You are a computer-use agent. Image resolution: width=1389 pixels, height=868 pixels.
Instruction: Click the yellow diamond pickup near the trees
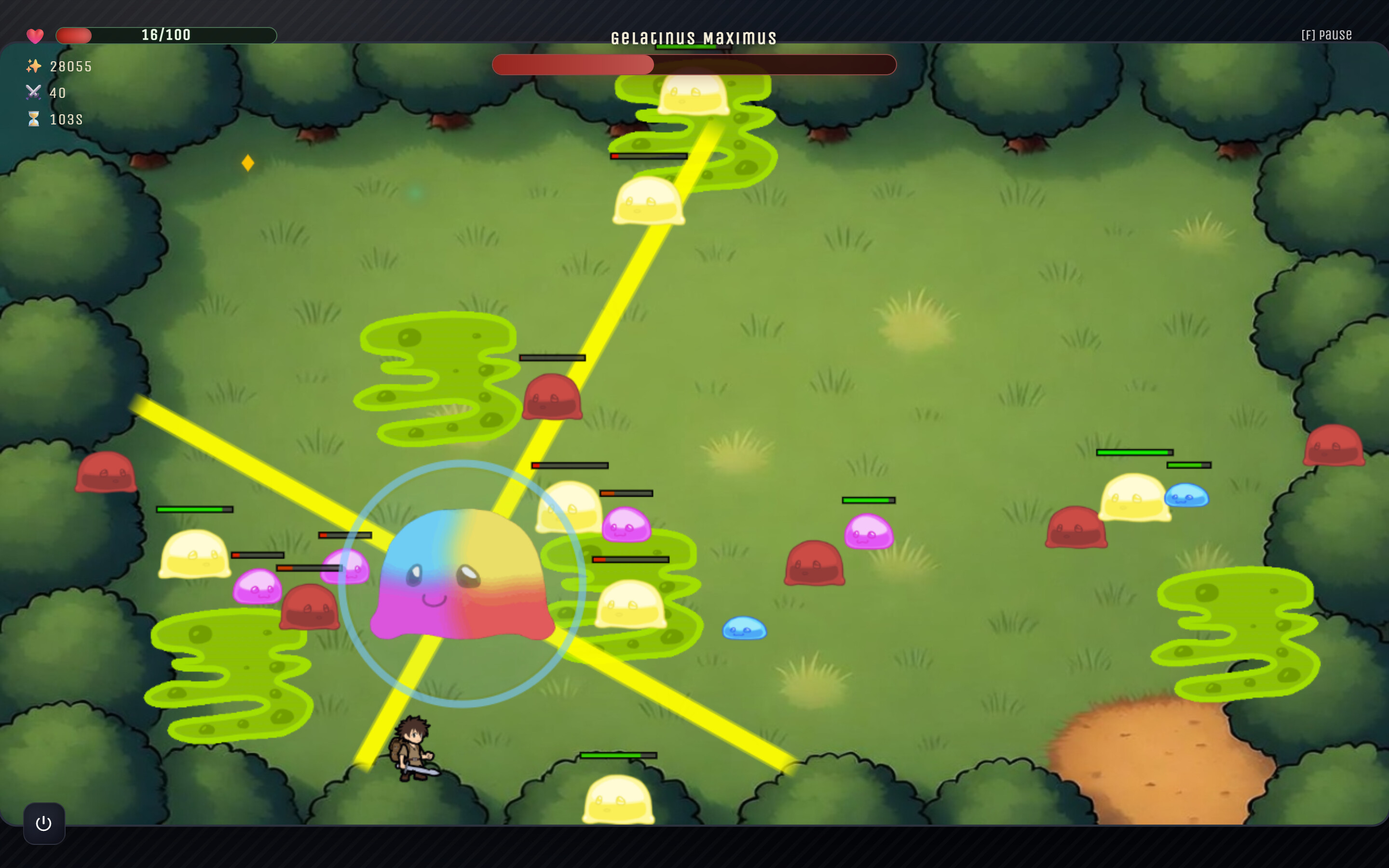tap(248, 163)
